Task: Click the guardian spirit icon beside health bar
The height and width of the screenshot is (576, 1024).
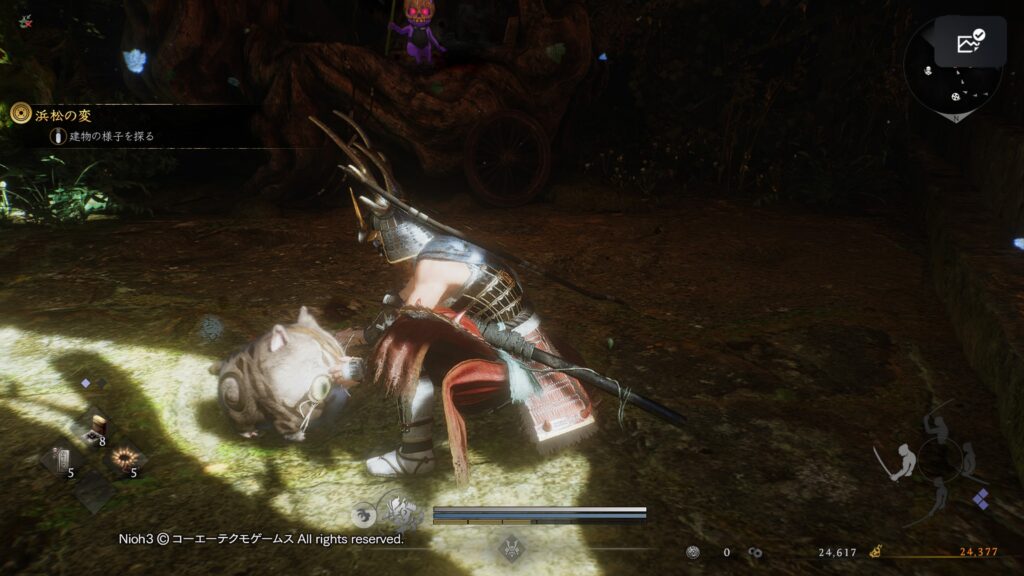Action: 403,513
